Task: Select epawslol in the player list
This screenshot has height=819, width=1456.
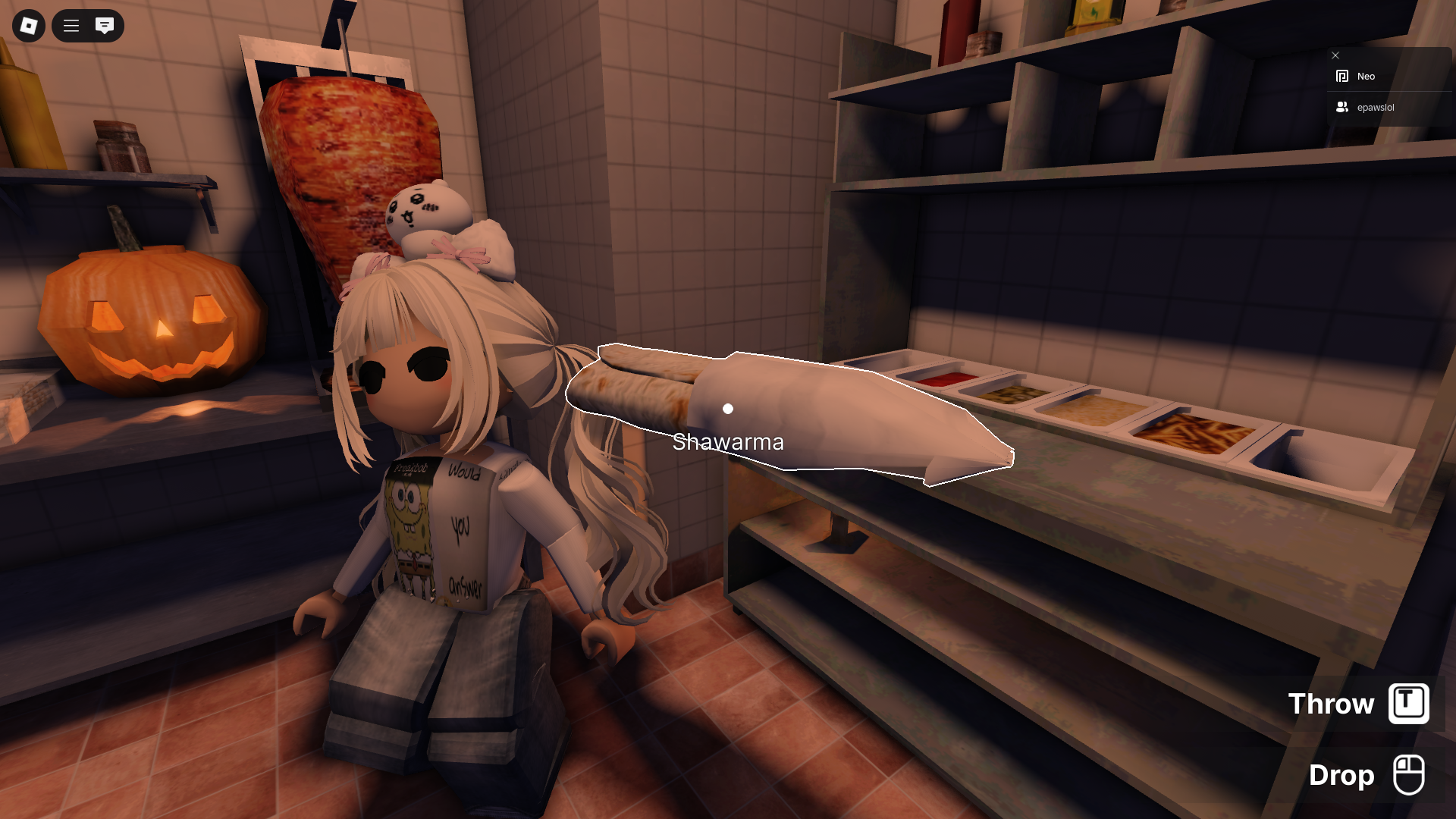Action: [1375, 108]
